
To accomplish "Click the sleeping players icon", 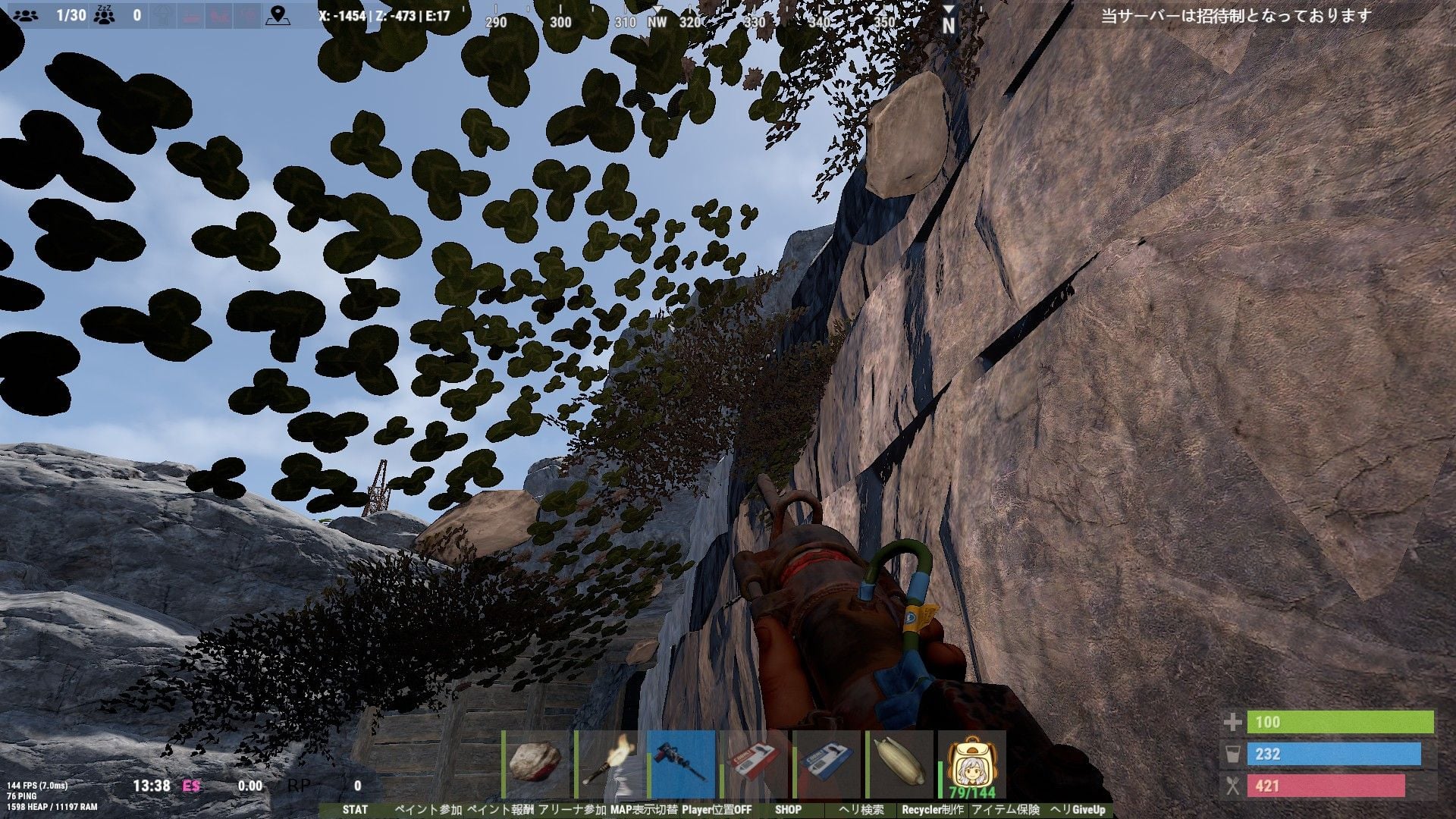I will [104, 14].
